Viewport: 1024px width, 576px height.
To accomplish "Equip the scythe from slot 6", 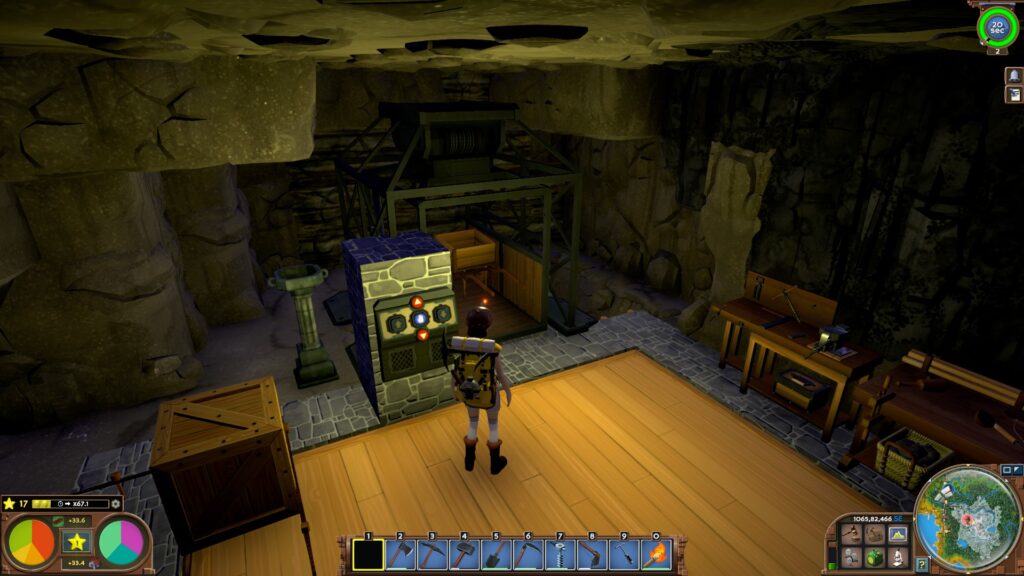I will click(x=528, y=554).
